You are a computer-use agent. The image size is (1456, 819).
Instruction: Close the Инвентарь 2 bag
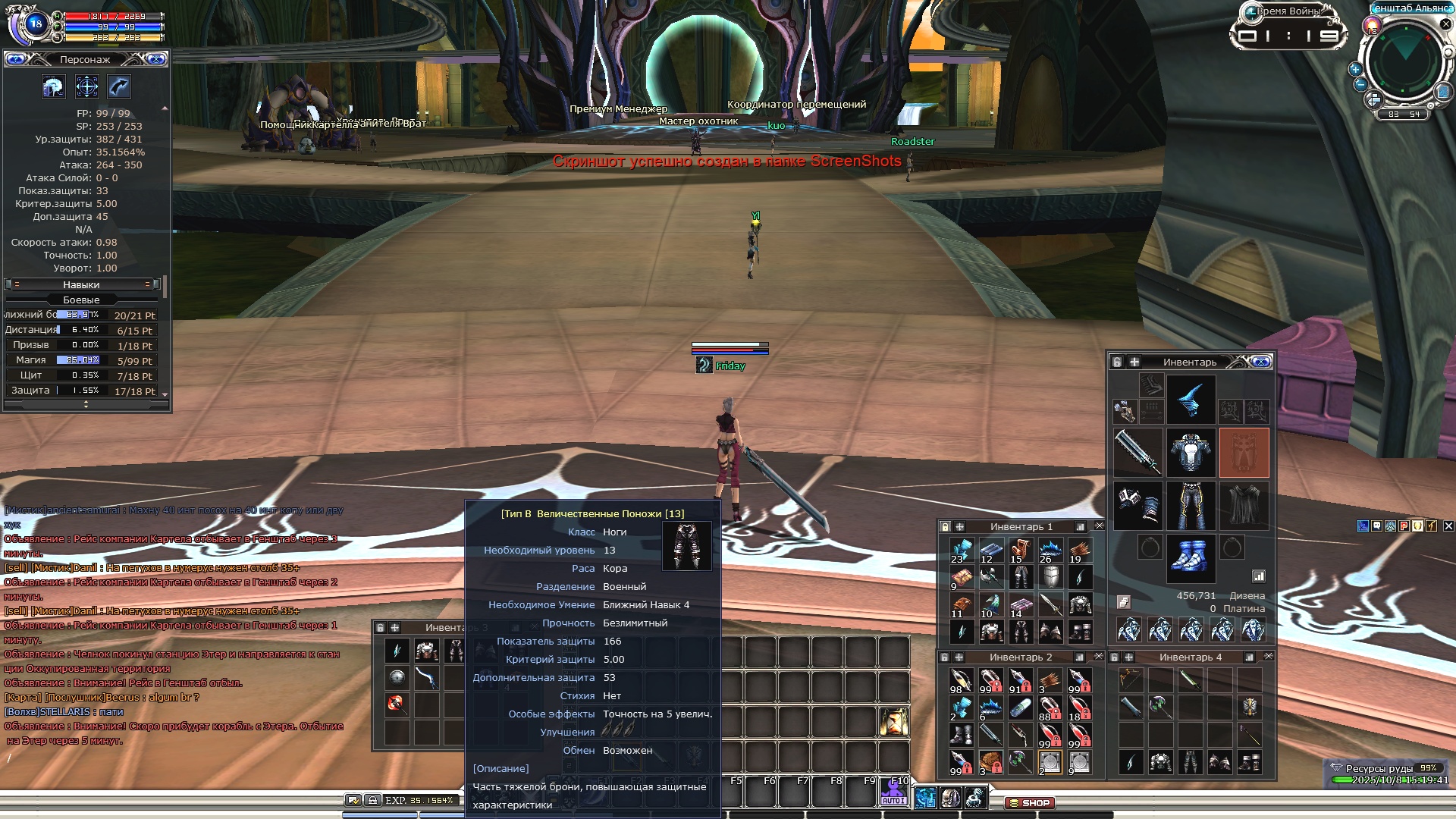coord(1099,656)
